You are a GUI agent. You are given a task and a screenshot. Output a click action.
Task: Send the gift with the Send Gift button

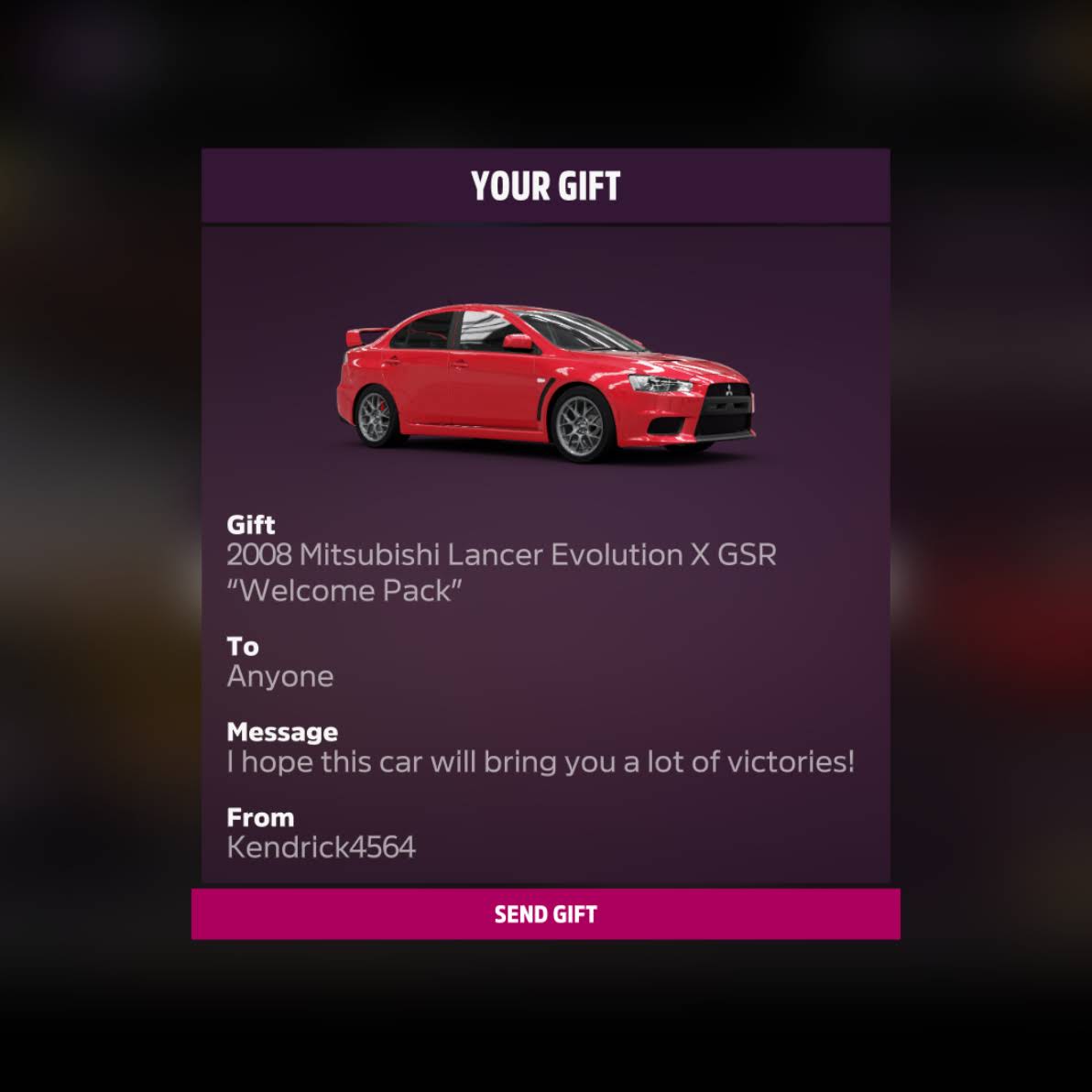[545, 913]
